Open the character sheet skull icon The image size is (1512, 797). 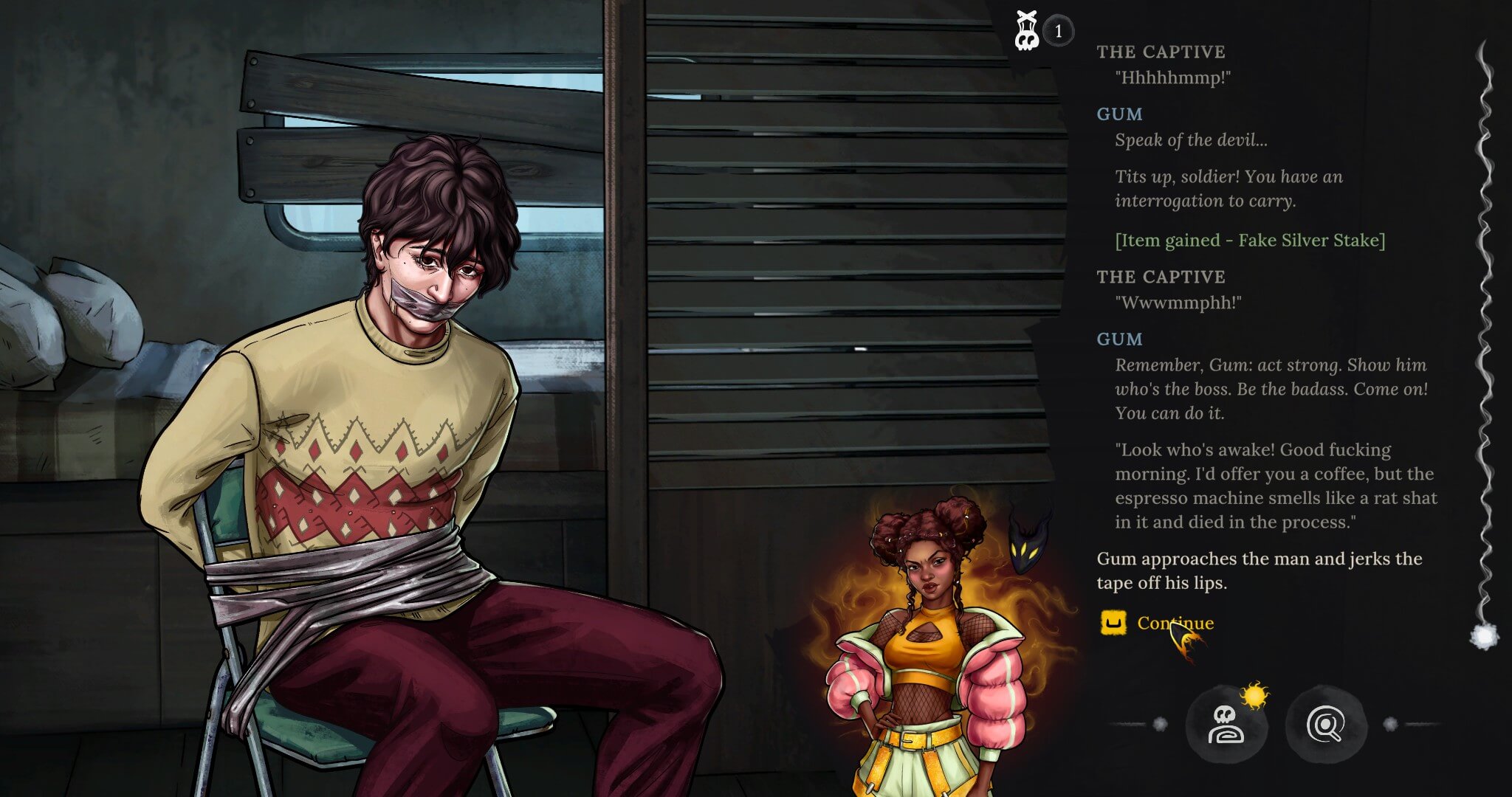pos(1226,725)
